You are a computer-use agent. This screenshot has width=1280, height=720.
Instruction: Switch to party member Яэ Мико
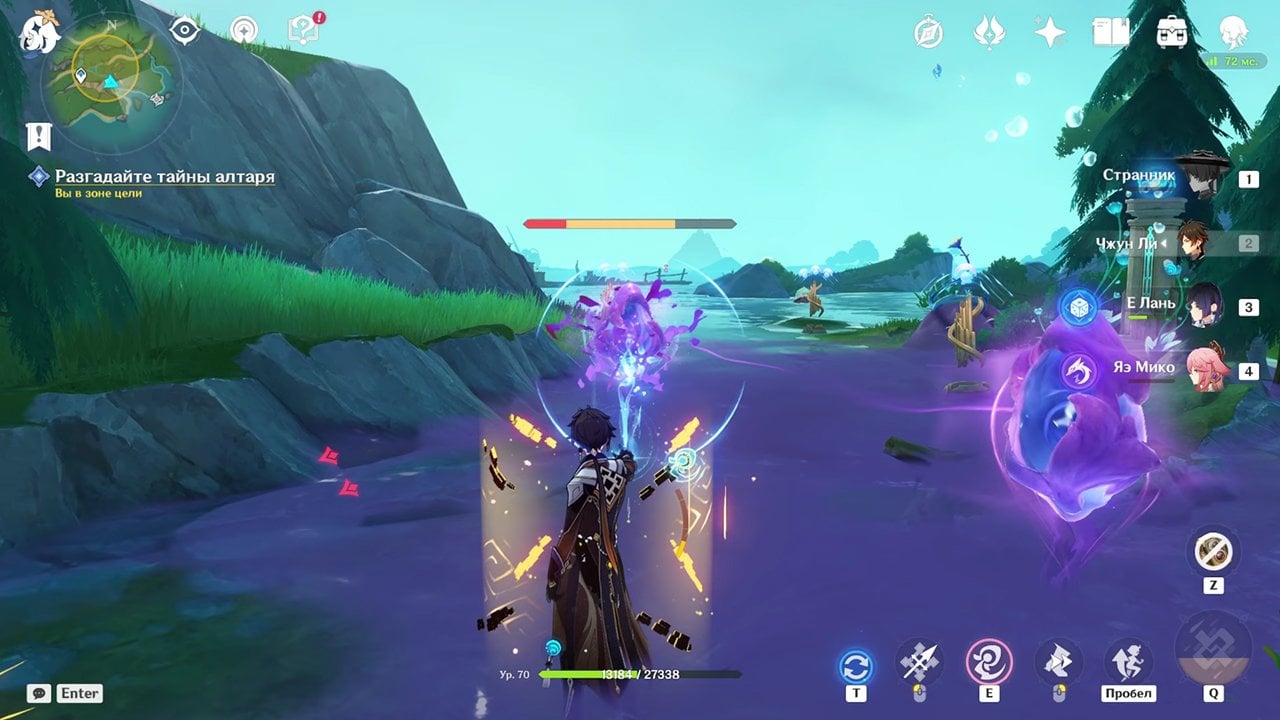coord(1200,370)
